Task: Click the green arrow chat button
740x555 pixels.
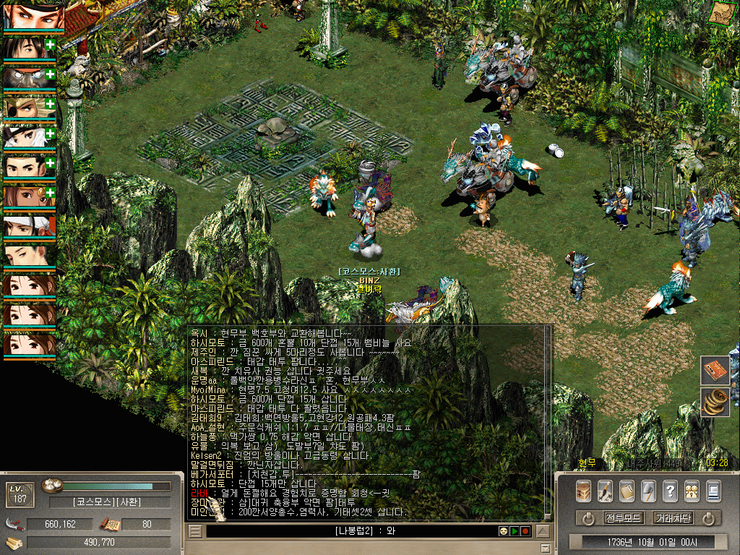Action: (514, 531)
